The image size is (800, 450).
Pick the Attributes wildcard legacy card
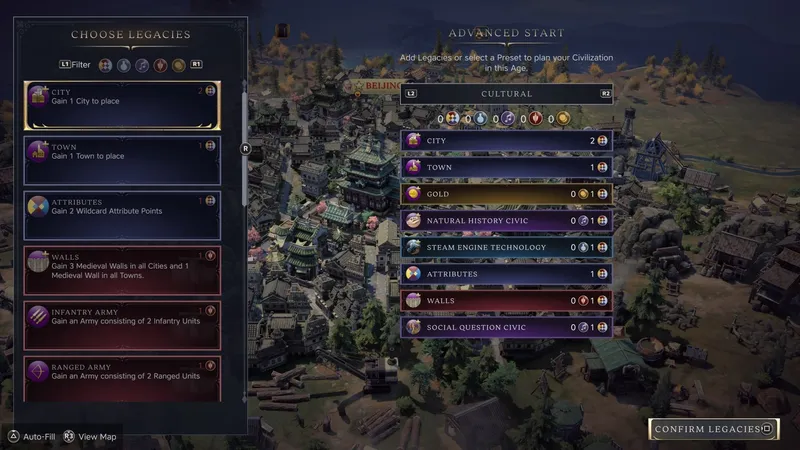click(x=122, y=216)
